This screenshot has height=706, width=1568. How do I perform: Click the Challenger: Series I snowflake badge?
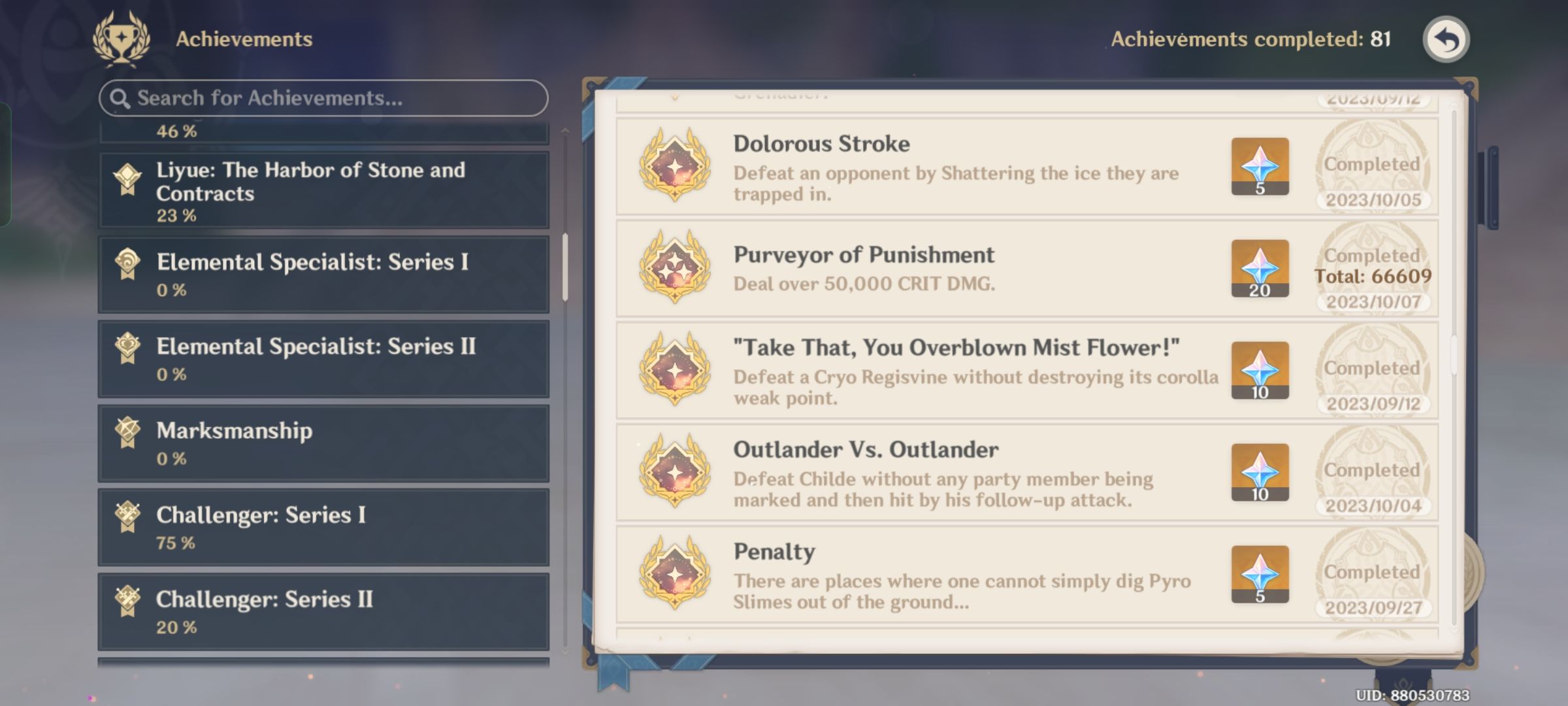(x=128, y=516)
